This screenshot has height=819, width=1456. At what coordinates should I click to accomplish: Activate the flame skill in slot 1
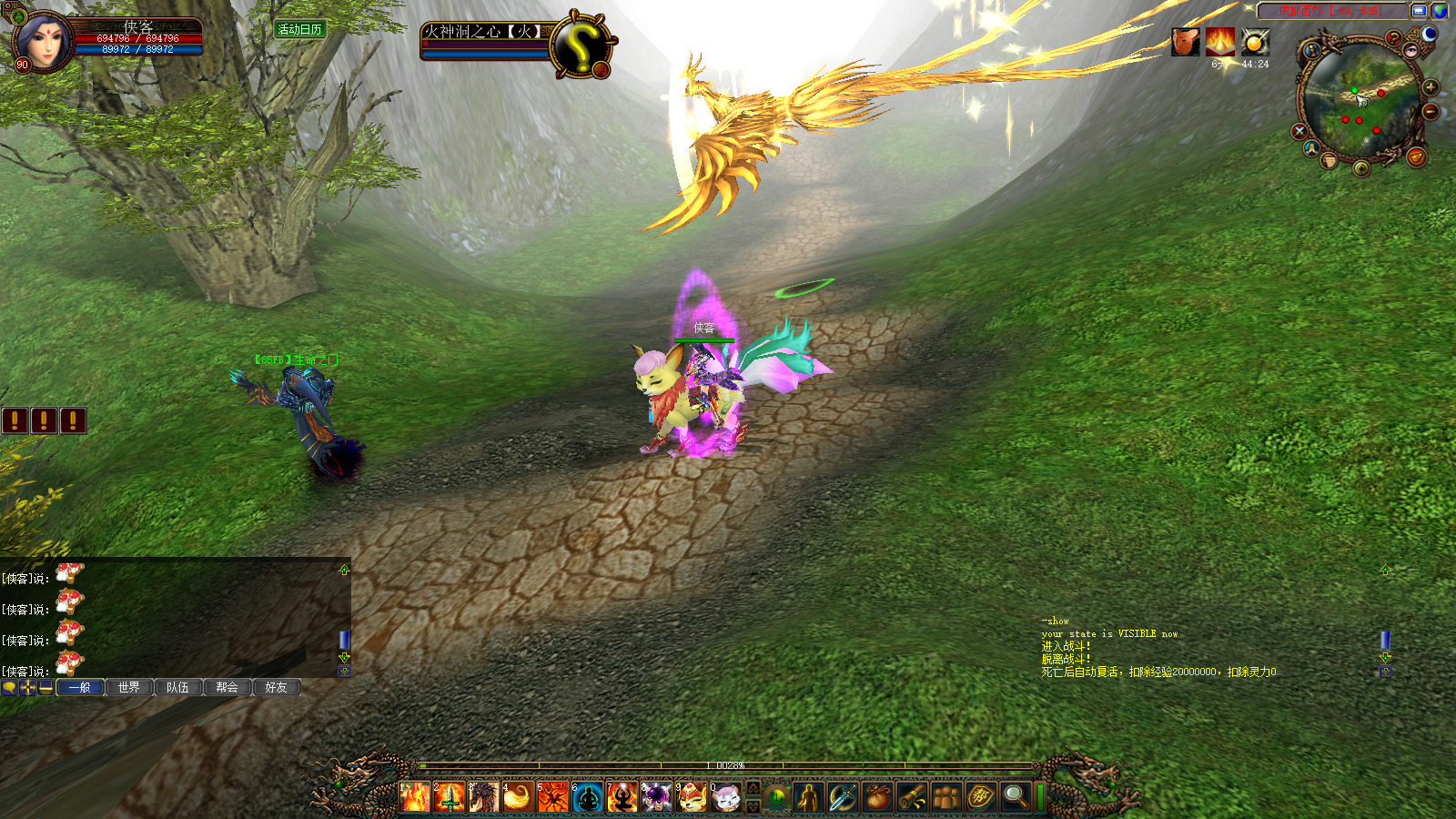pyautogui.click(x=415, y=797)
